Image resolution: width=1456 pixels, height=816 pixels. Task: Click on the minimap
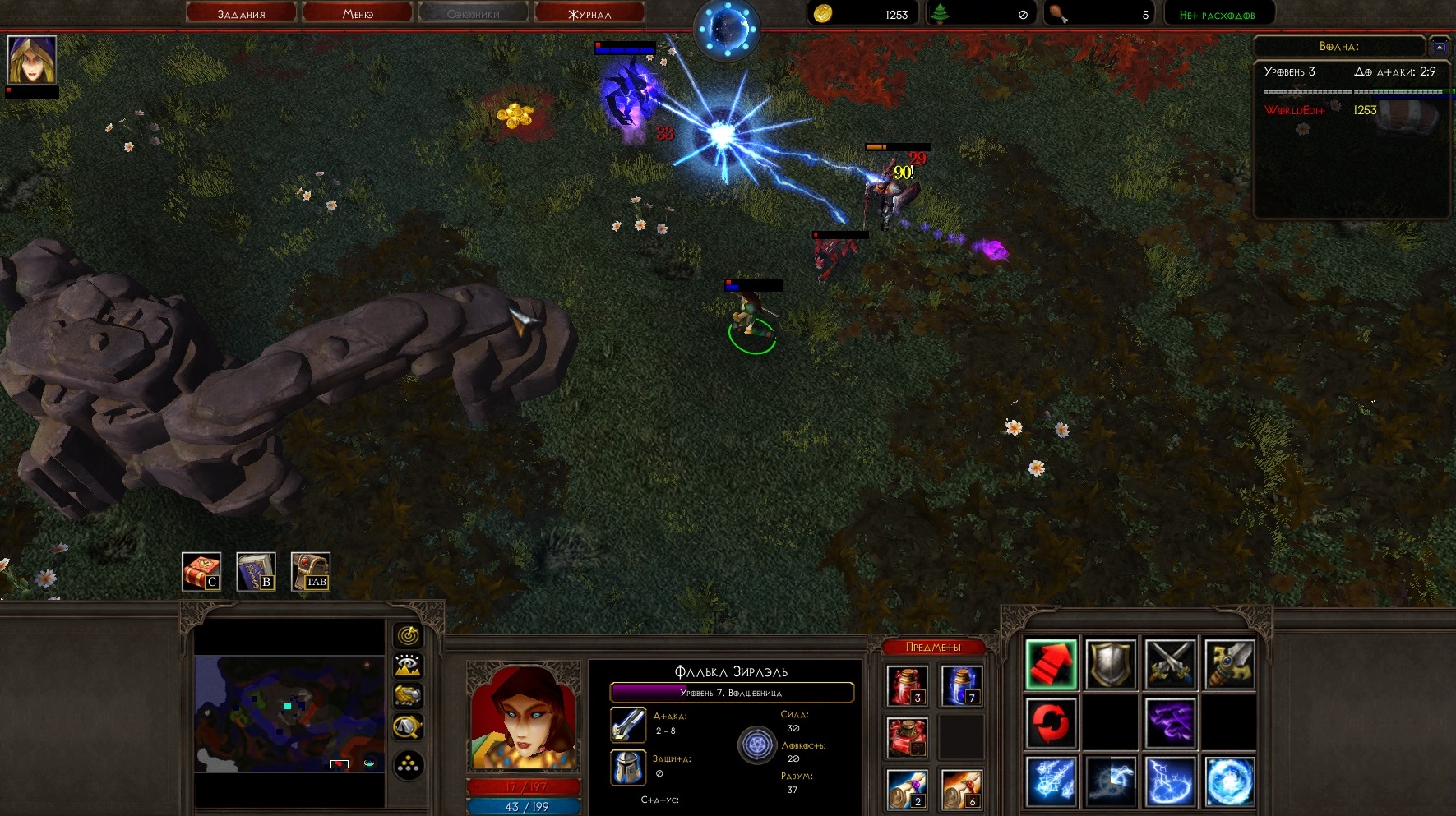click(x=289, y=713)
